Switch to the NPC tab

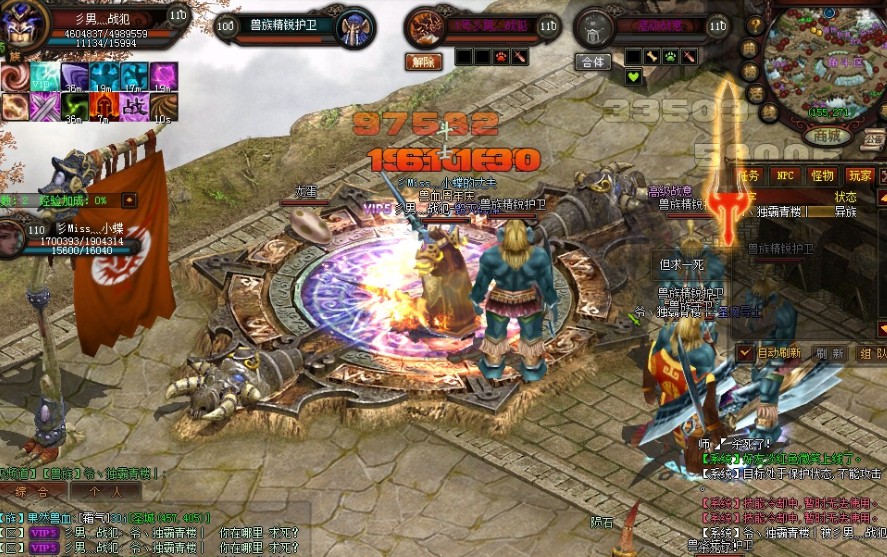point(785,175)
